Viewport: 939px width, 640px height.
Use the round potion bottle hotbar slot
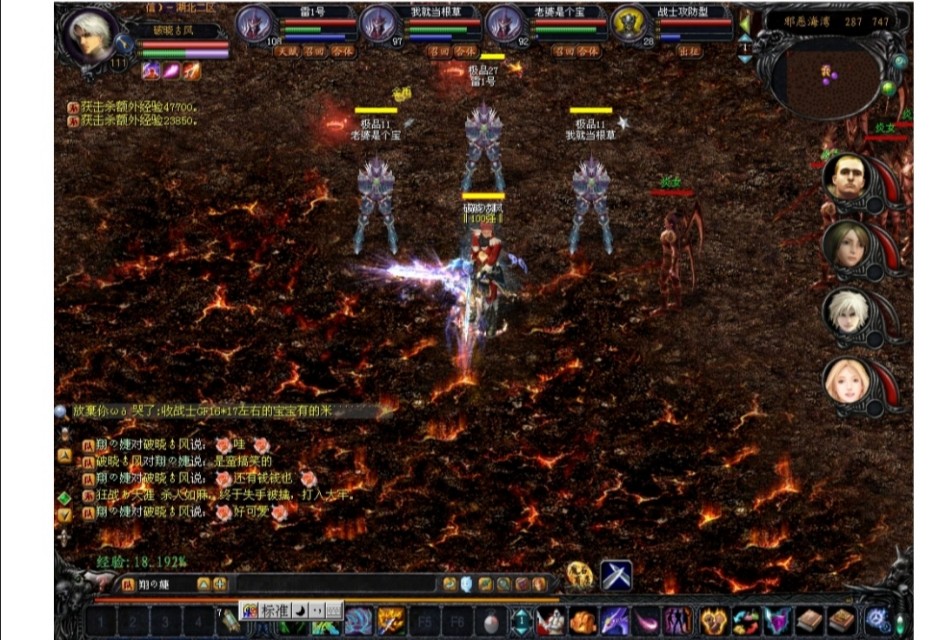(x=490, y=621)
